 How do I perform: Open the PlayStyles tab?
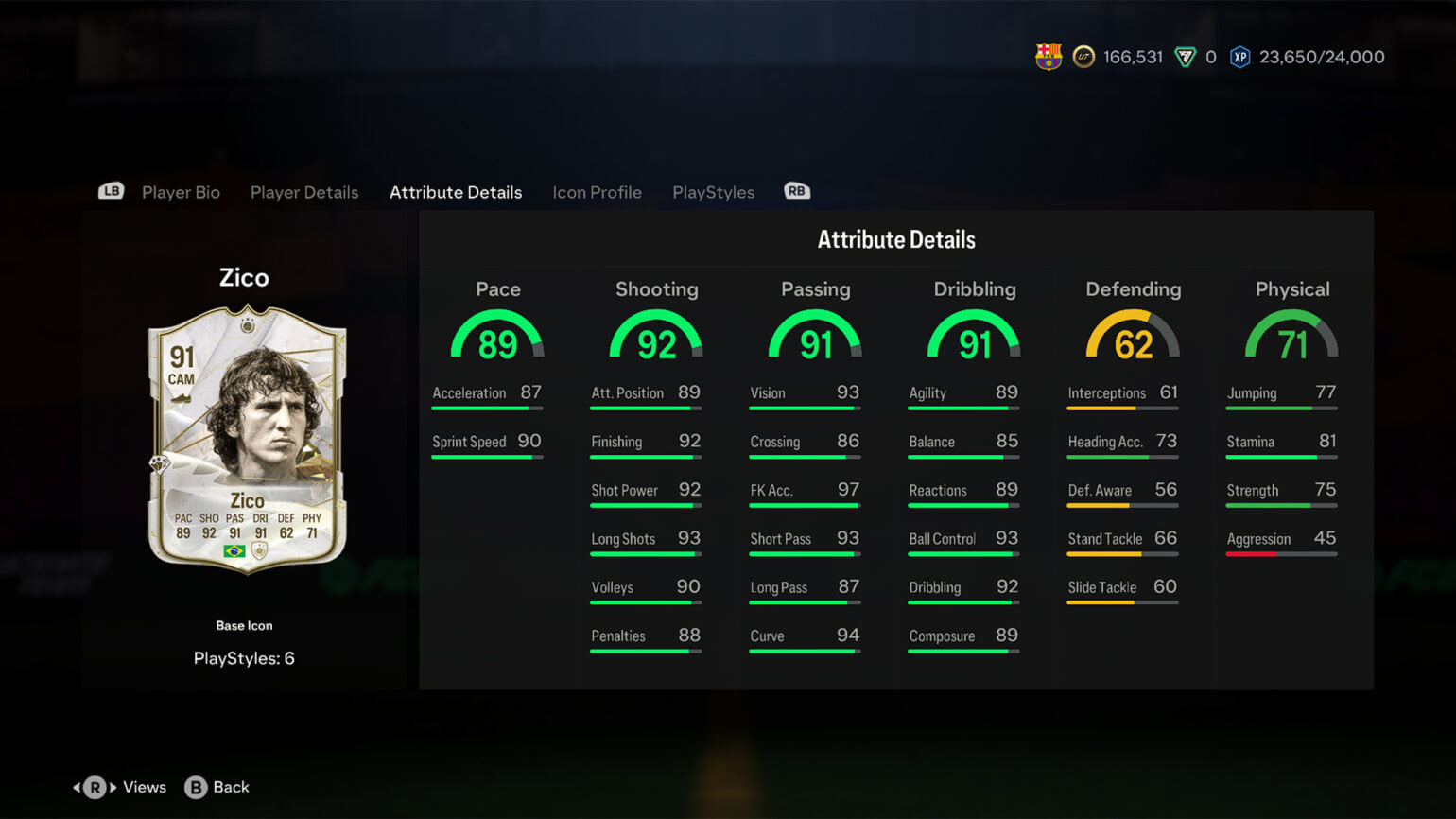point(713,192)
